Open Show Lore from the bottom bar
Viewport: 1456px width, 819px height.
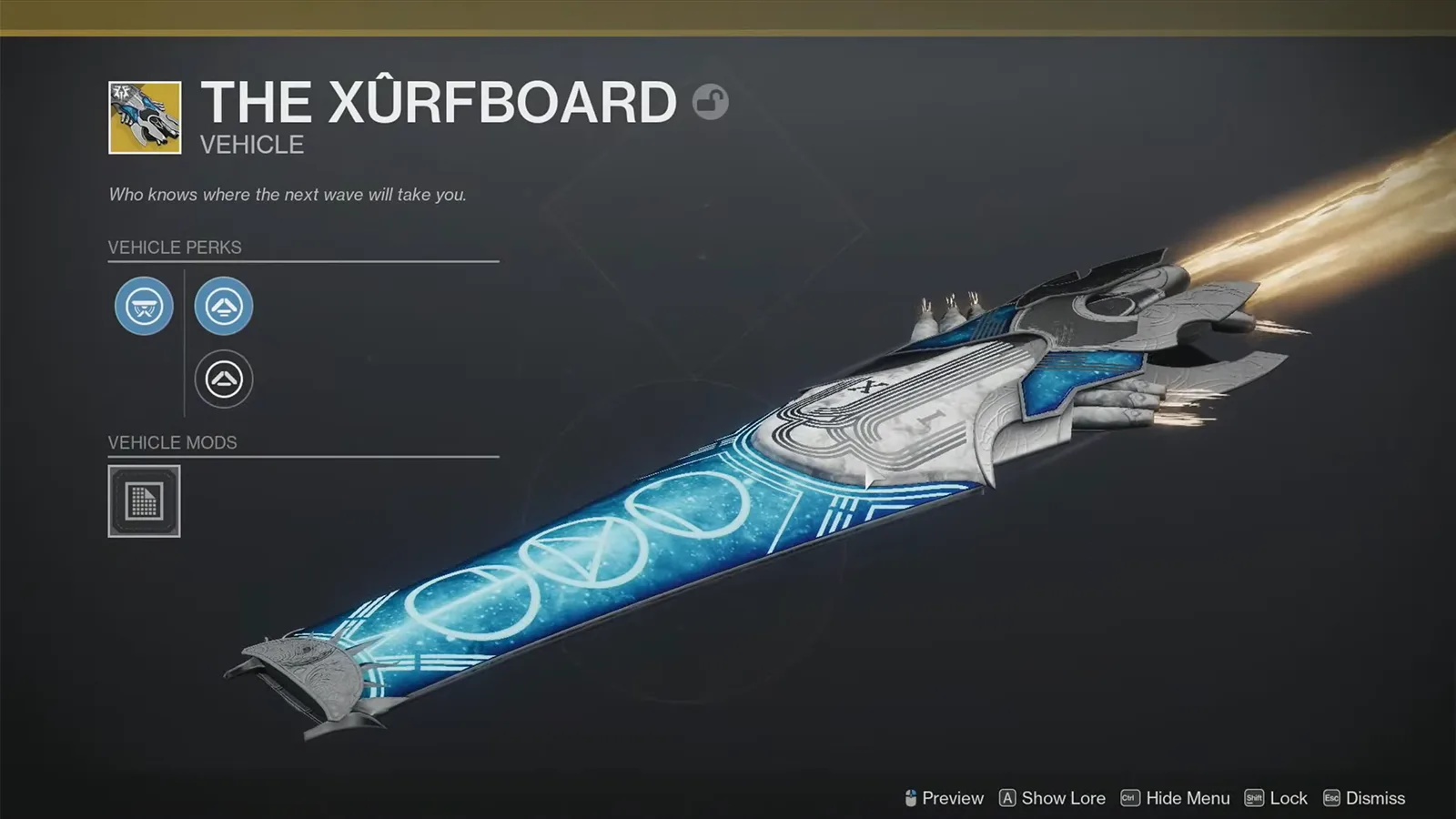[x=1061, y=798]
